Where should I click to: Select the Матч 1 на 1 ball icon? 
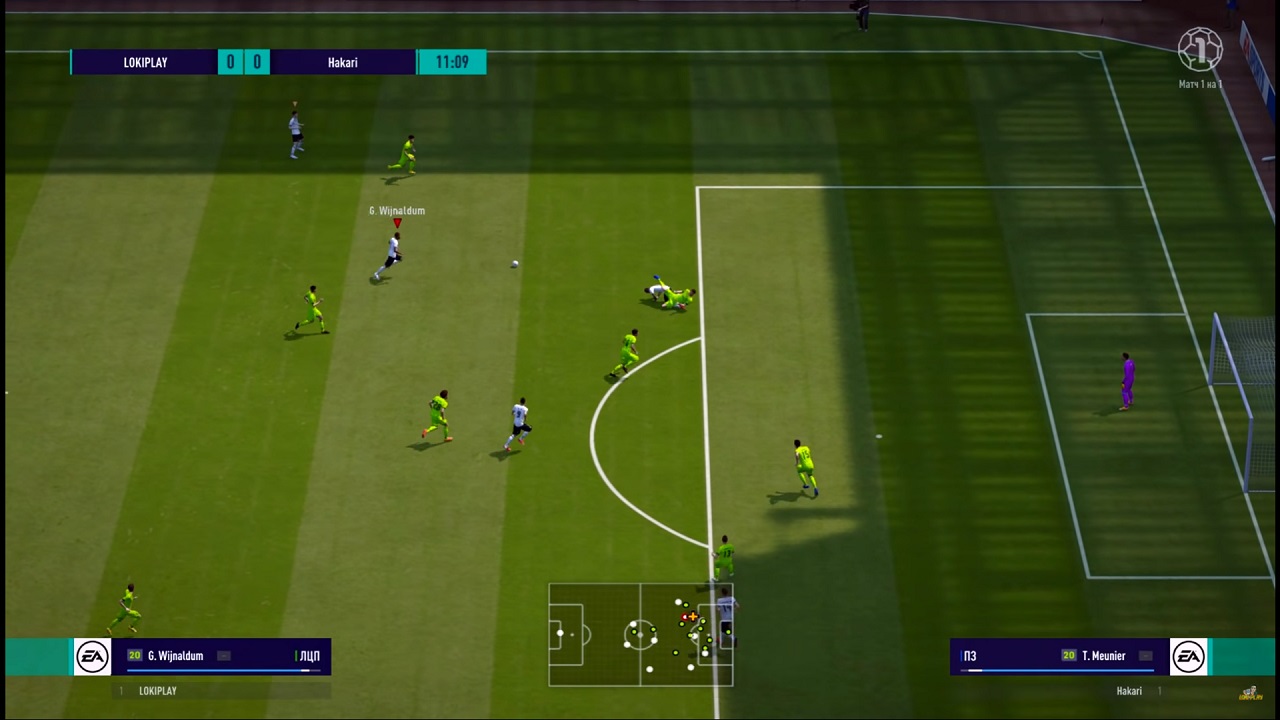[1200, 48]
